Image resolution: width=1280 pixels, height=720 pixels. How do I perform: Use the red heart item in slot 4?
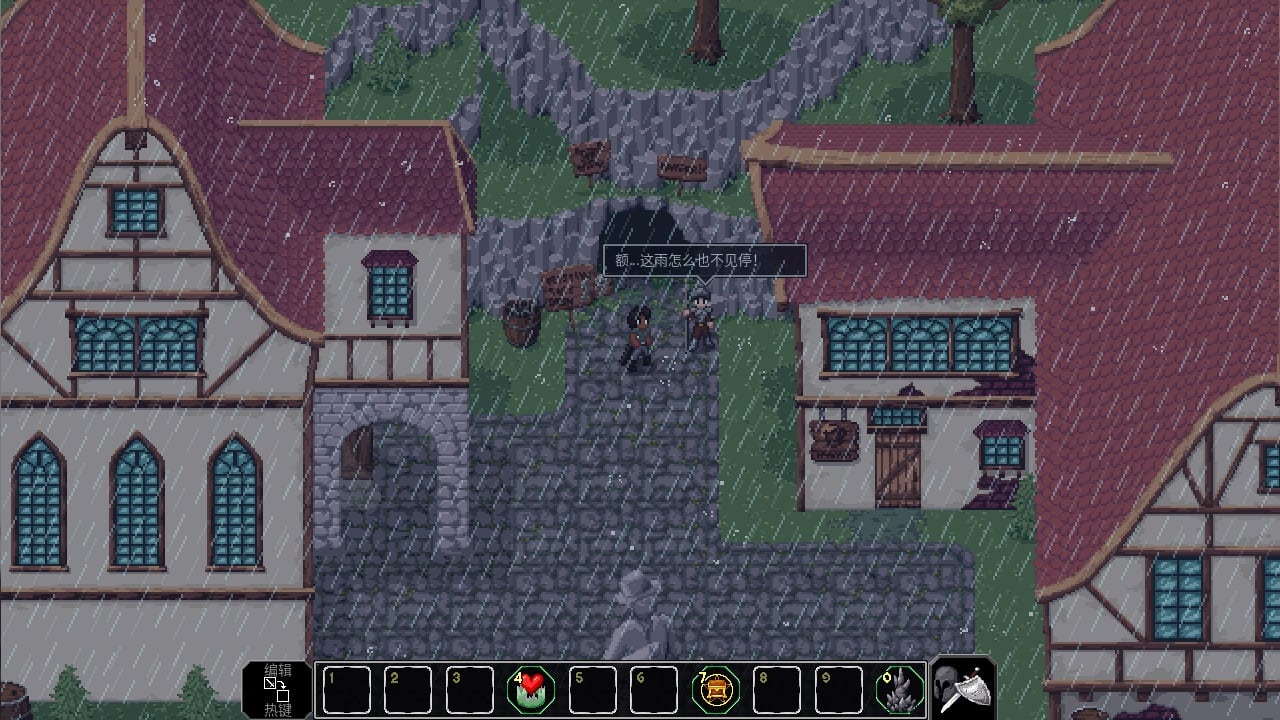[531, 690]
